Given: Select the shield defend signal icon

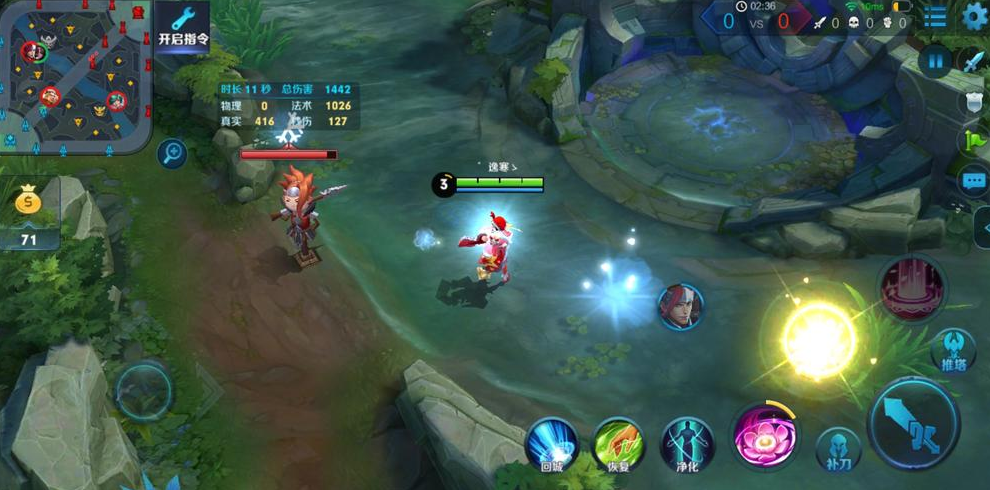Looking at the screenshot, I should point(974,101).
